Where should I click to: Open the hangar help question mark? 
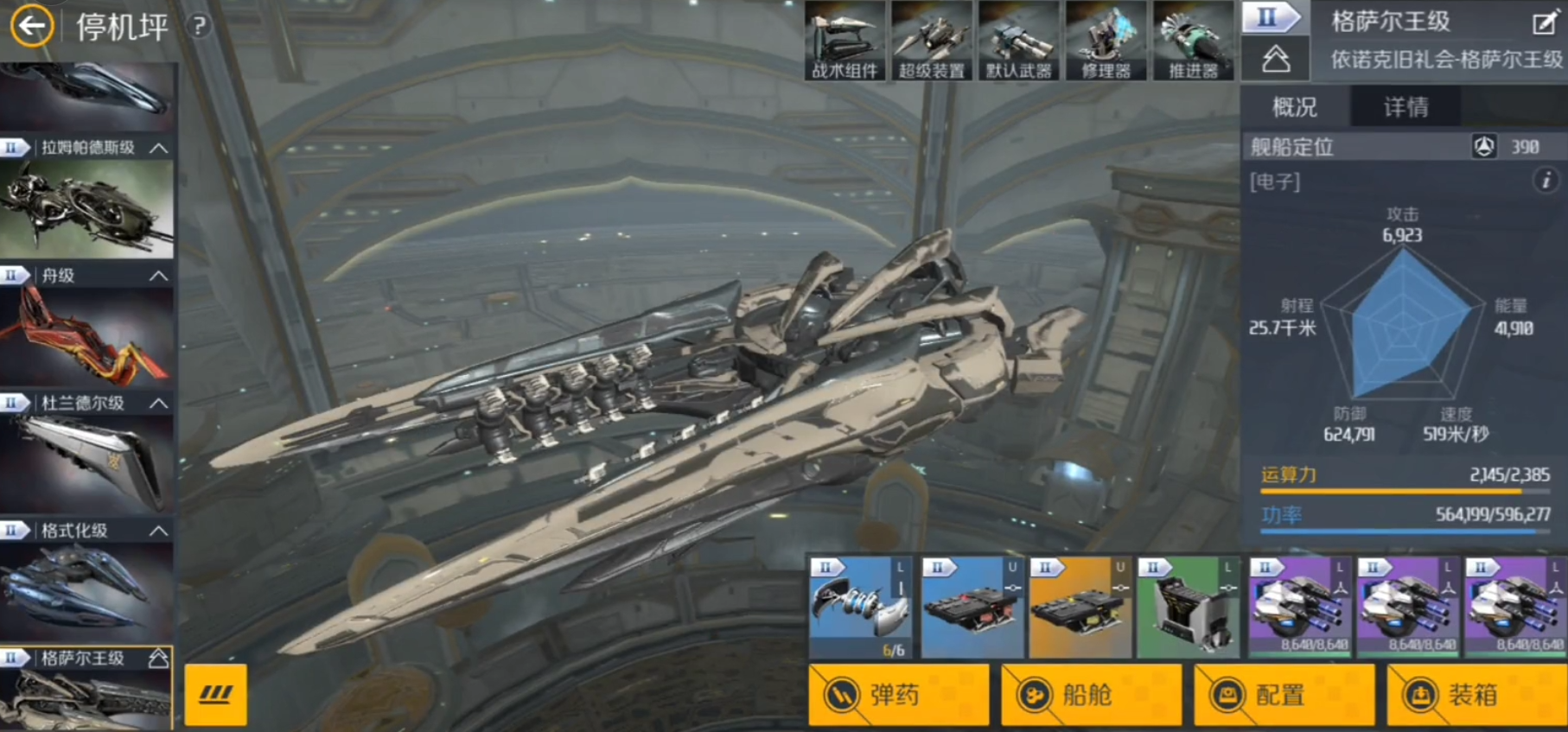(x=199, y=27)
